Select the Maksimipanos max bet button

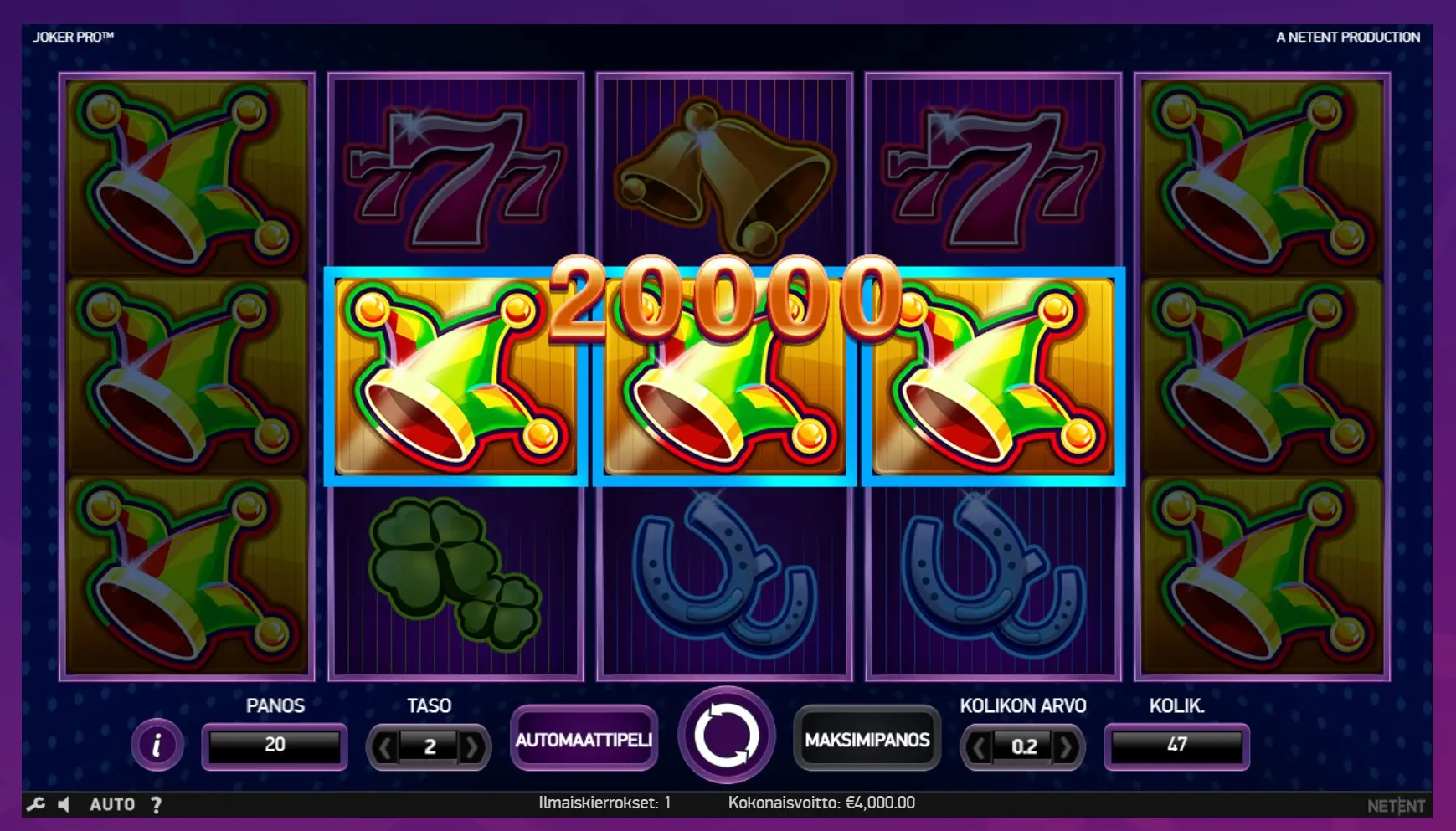coord(867,740)
